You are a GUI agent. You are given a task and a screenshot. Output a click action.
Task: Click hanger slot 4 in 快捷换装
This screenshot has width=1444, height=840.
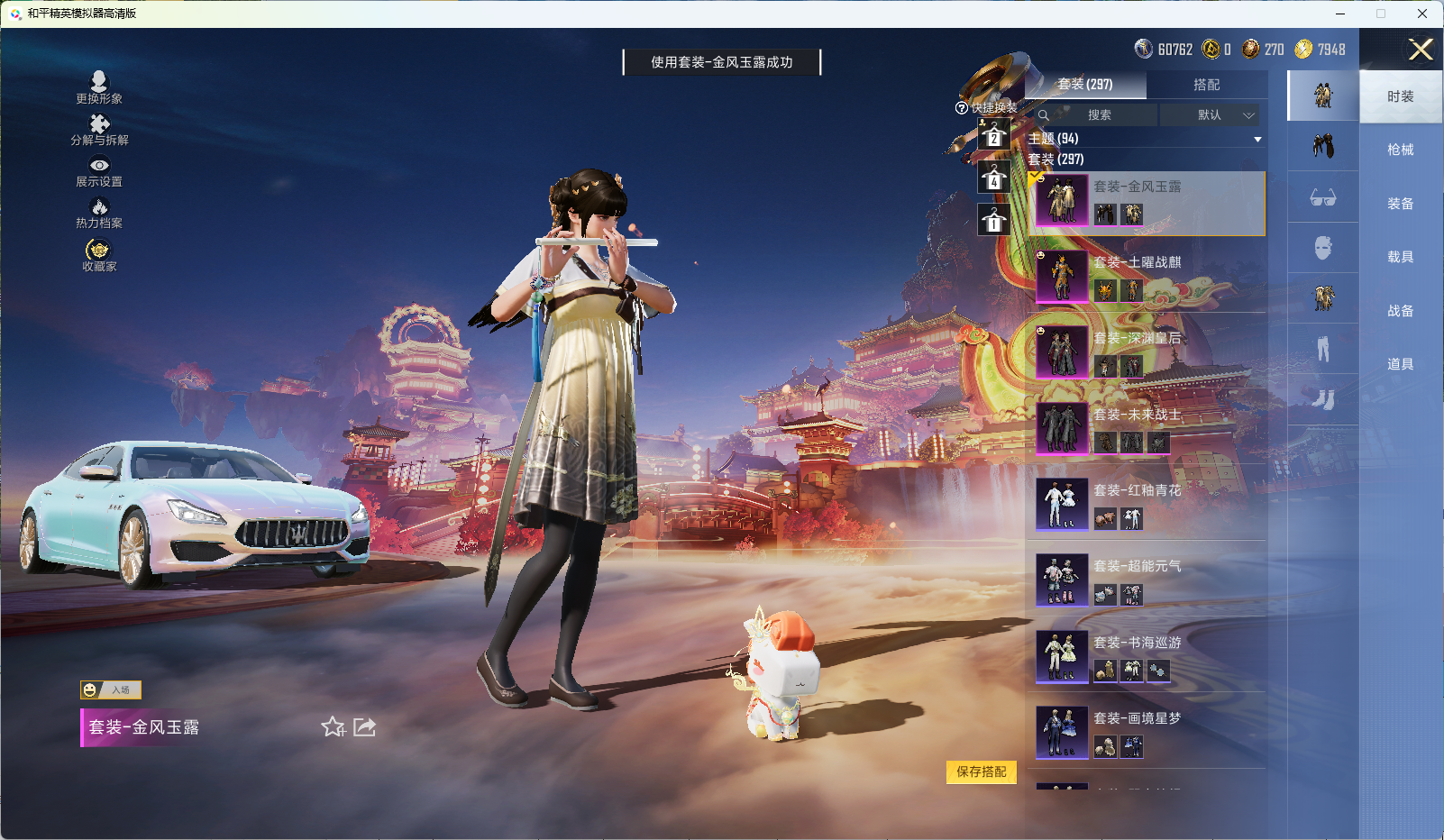(x=994, y=178)
